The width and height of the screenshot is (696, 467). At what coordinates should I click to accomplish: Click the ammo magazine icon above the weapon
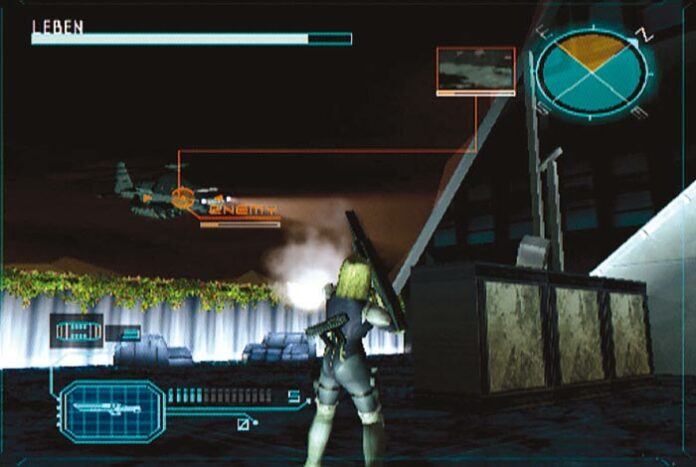tap(76, 331)
